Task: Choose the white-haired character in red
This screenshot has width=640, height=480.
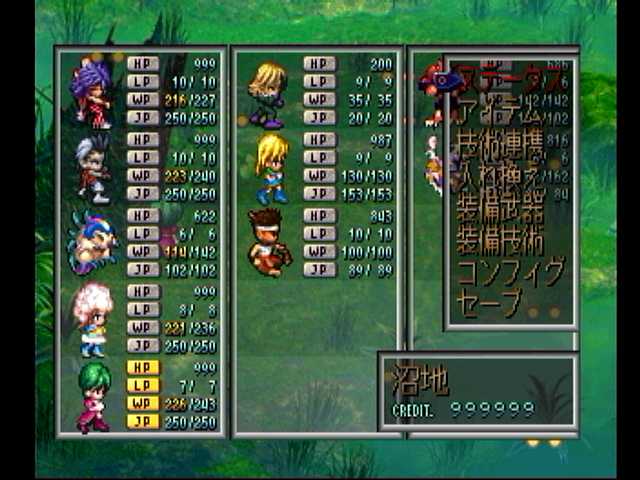Action: [93, 166]
